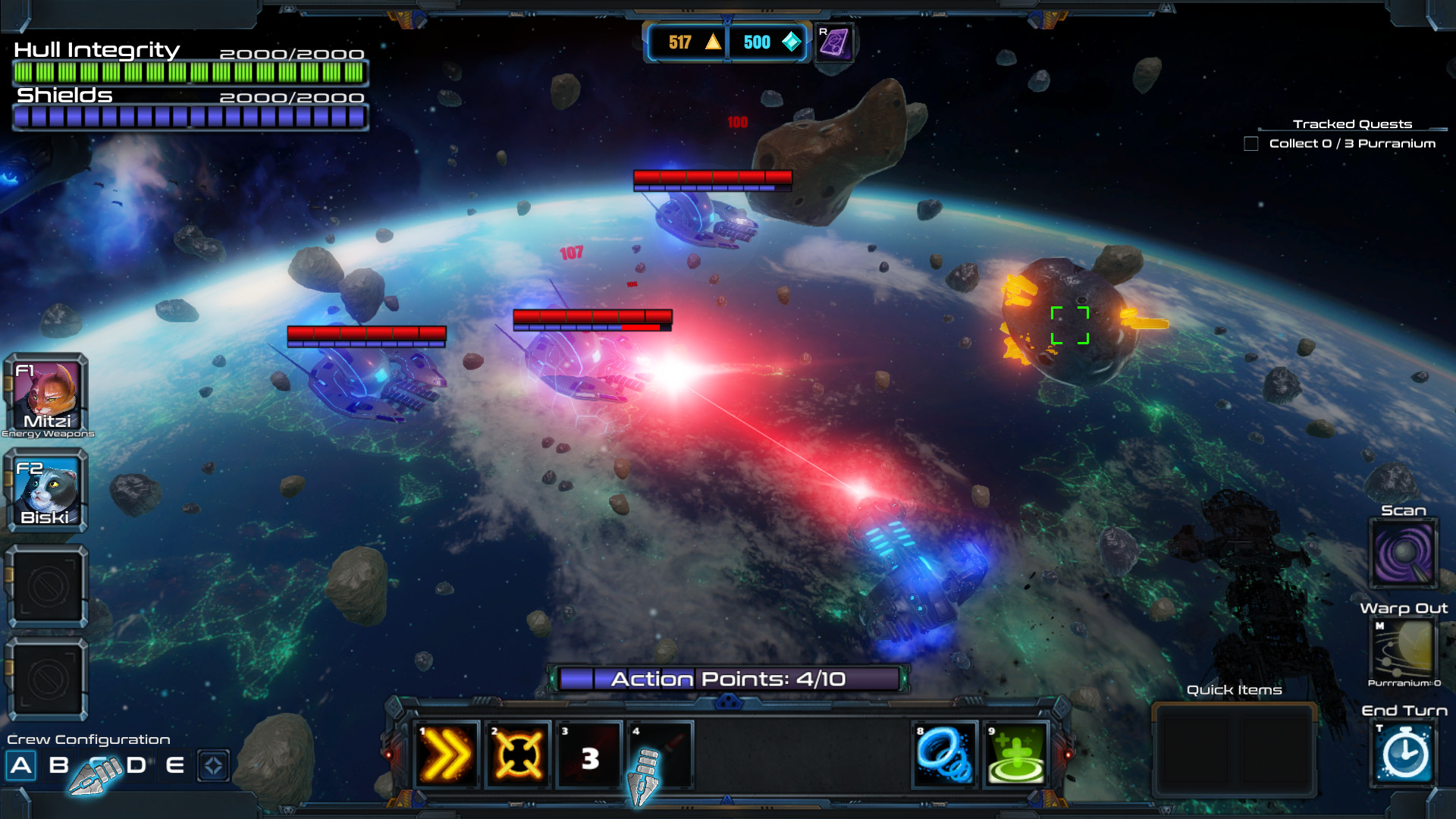Activate the yellow double-chevron ability
The image size is (1456, 819).
pyautogui.click(x=447, y=755)
